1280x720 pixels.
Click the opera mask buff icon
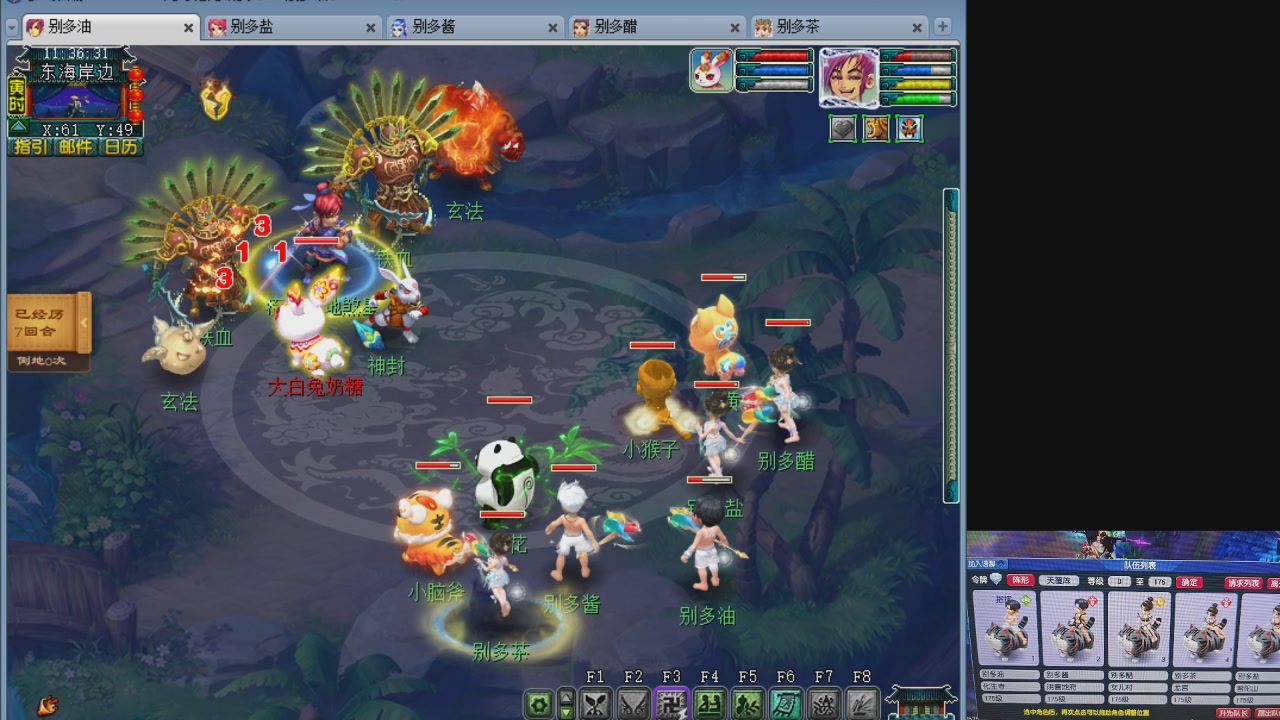click(x=909, y=129)
